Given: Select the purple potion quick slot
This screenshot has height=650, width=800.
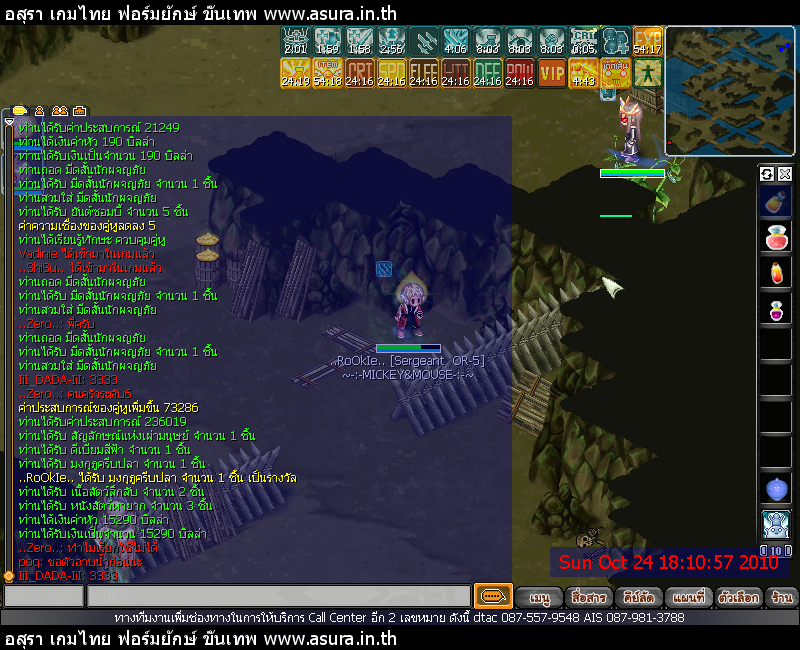Looking at the screenshot, I should [x=776, y=309].
